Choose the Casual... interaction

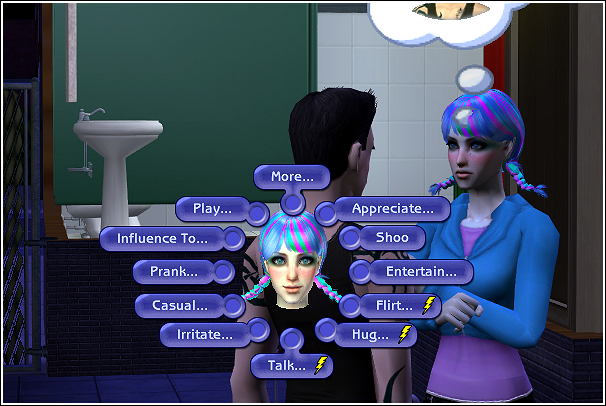pyautogui.click(x=180, y=304)
